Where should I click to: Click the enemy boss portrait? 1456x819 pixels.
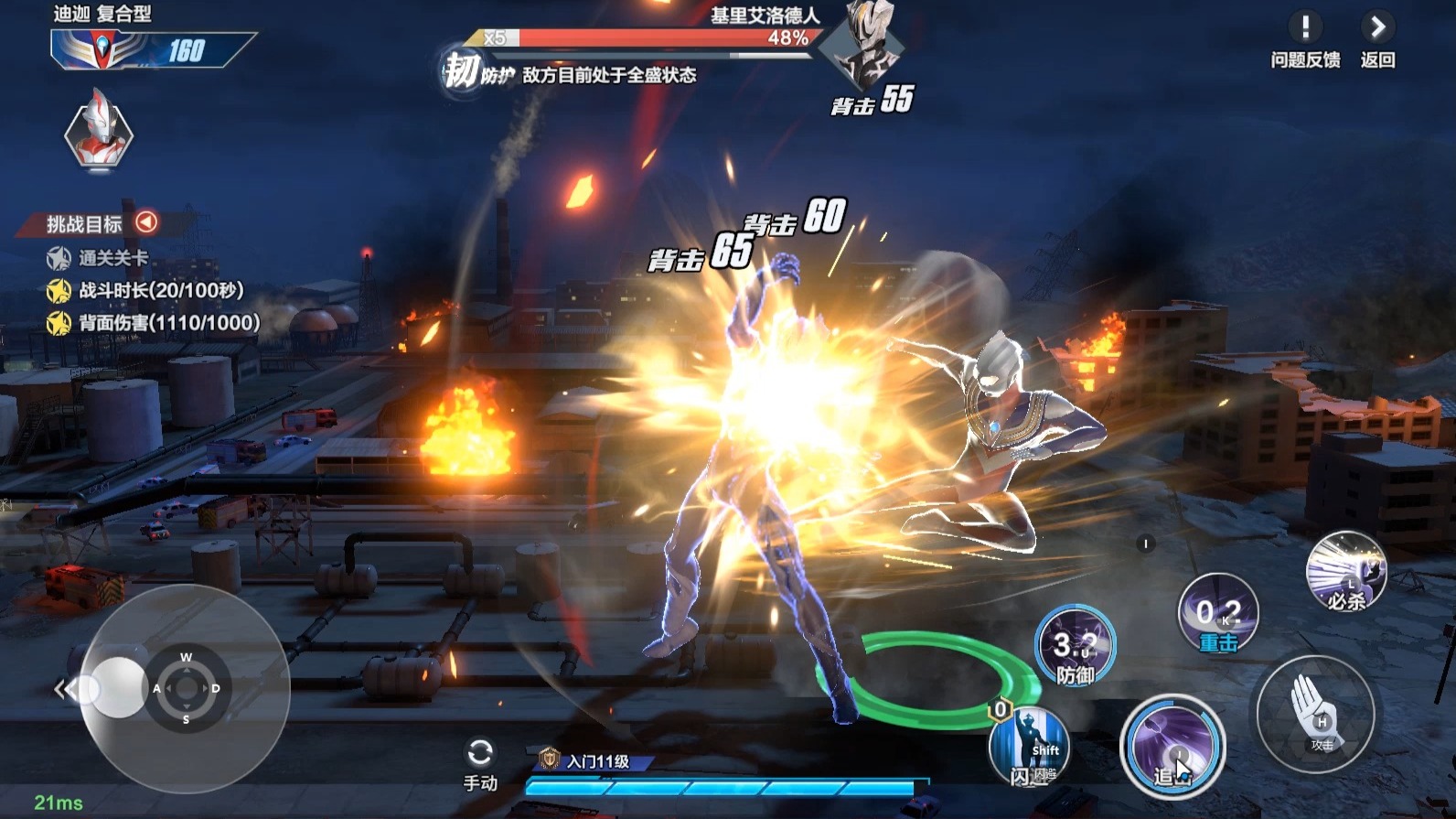point(862,46)
